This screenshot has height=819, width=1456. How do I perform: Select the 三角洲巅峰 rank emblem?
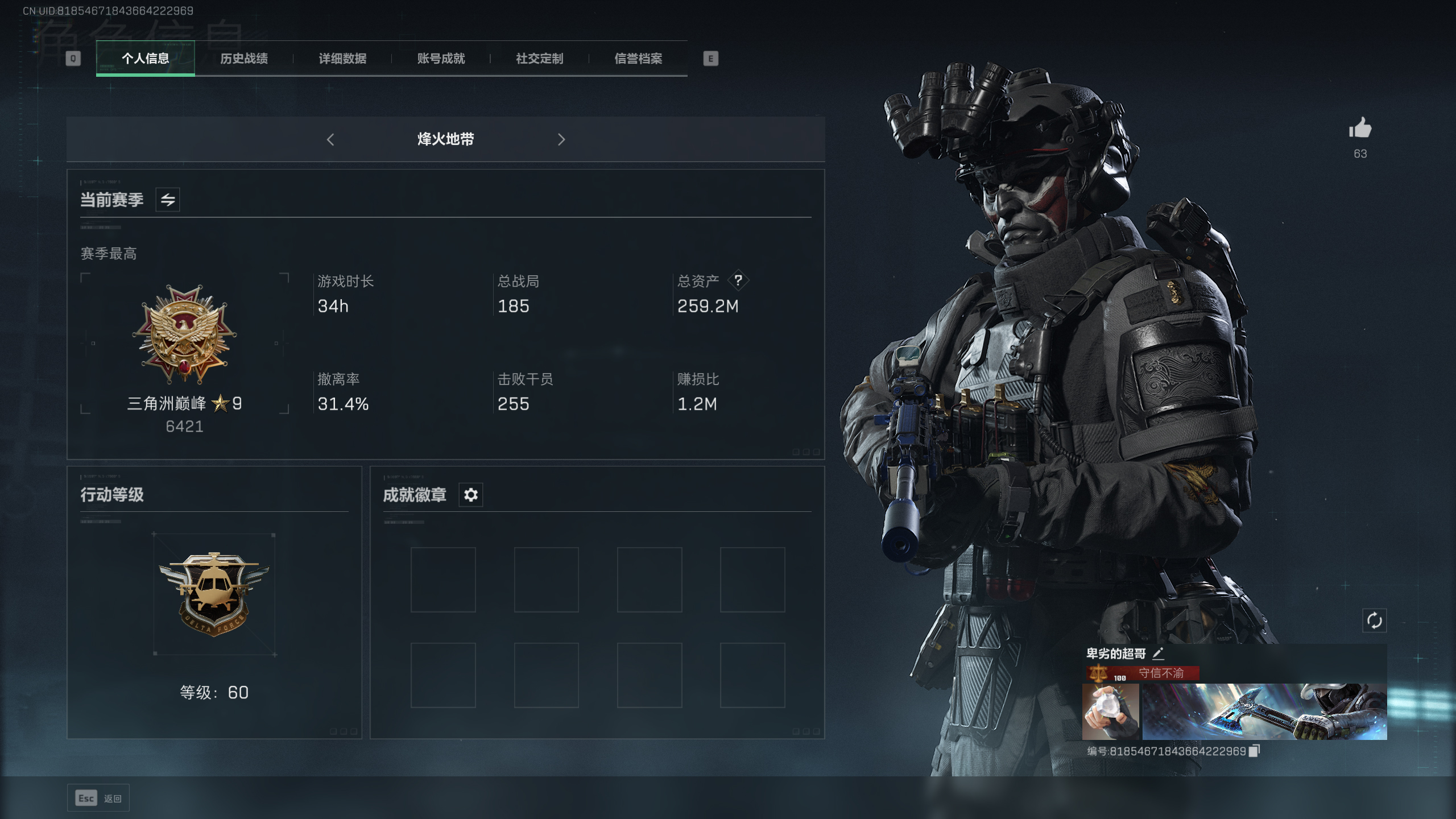184,334
